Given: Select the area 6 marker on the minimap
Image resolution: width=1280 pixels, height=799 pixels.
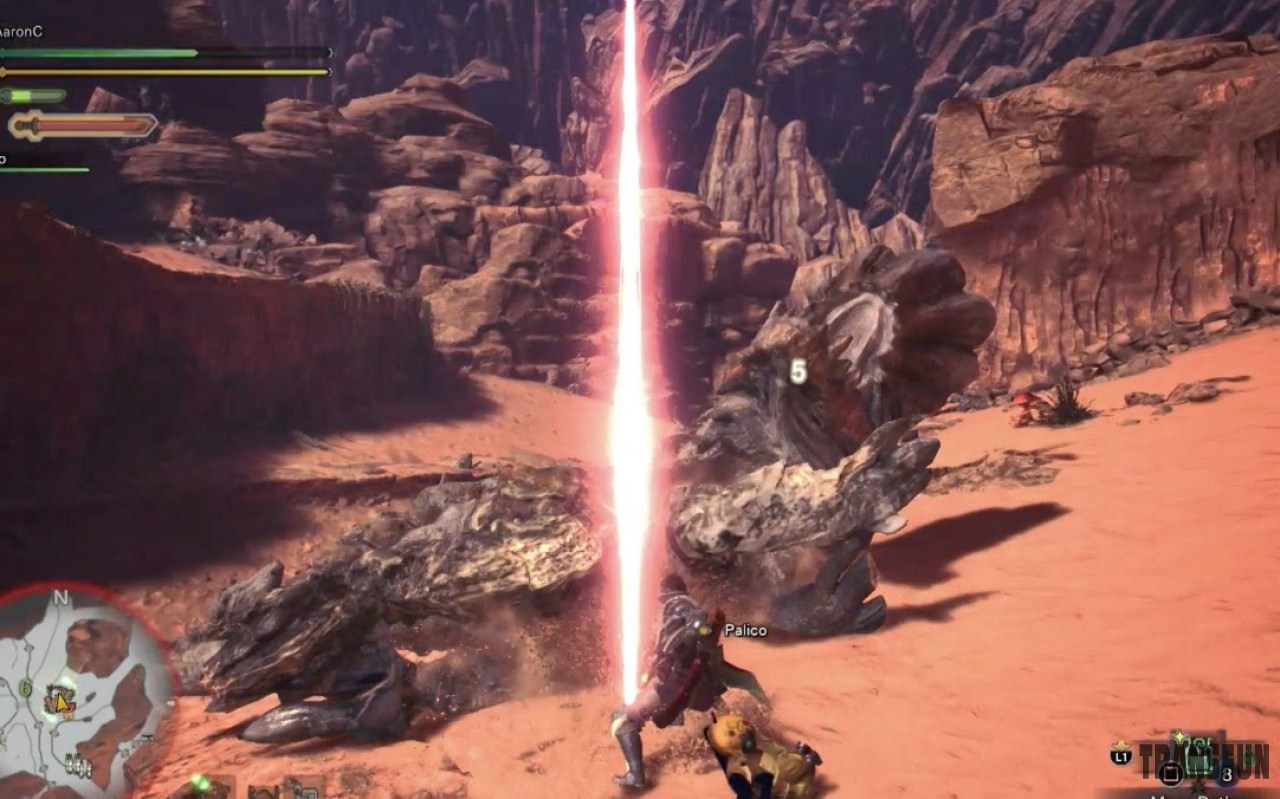Looking at the screenshot, I should pyautogui.click(x=26, y=687).
